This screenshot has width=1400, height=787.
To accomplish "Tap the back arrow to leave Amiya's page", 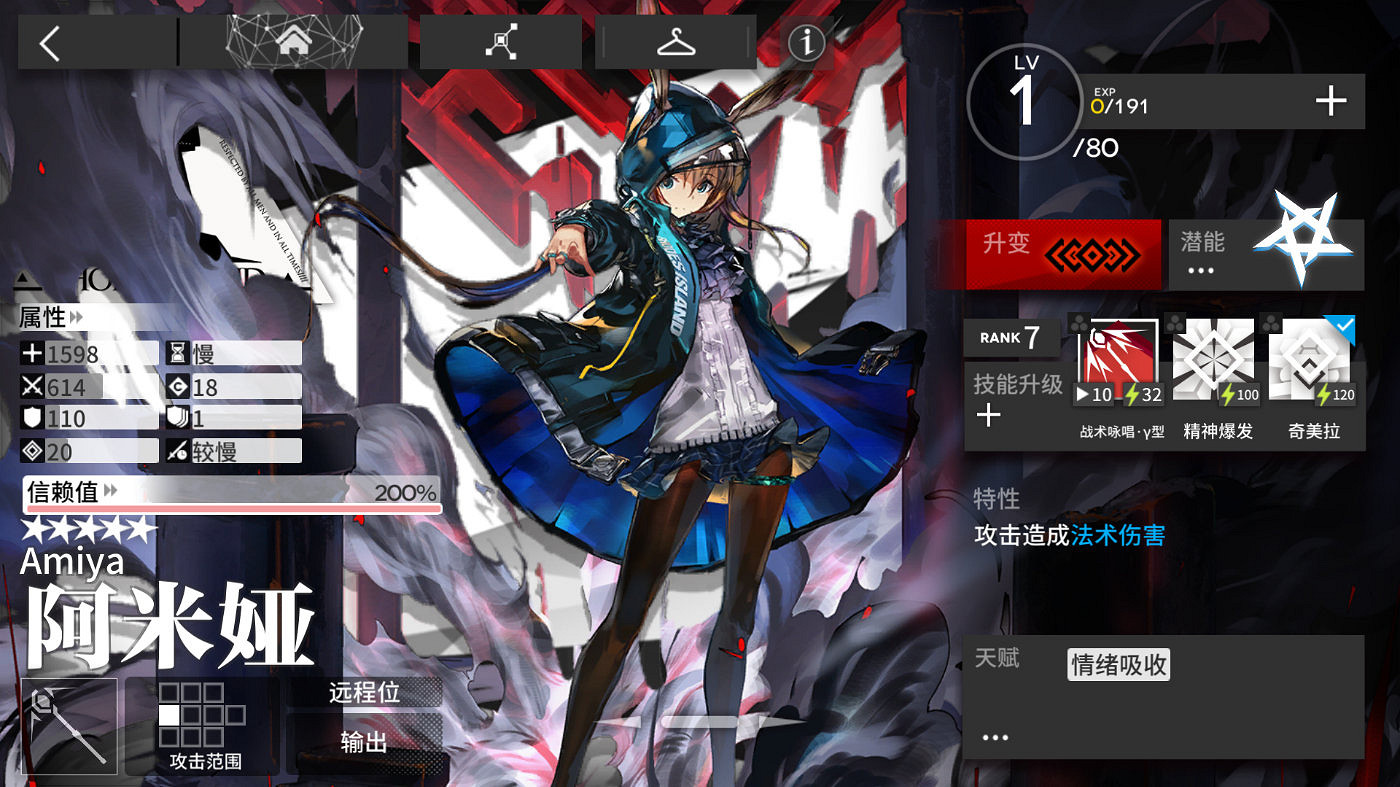I will tap(50, 42).
